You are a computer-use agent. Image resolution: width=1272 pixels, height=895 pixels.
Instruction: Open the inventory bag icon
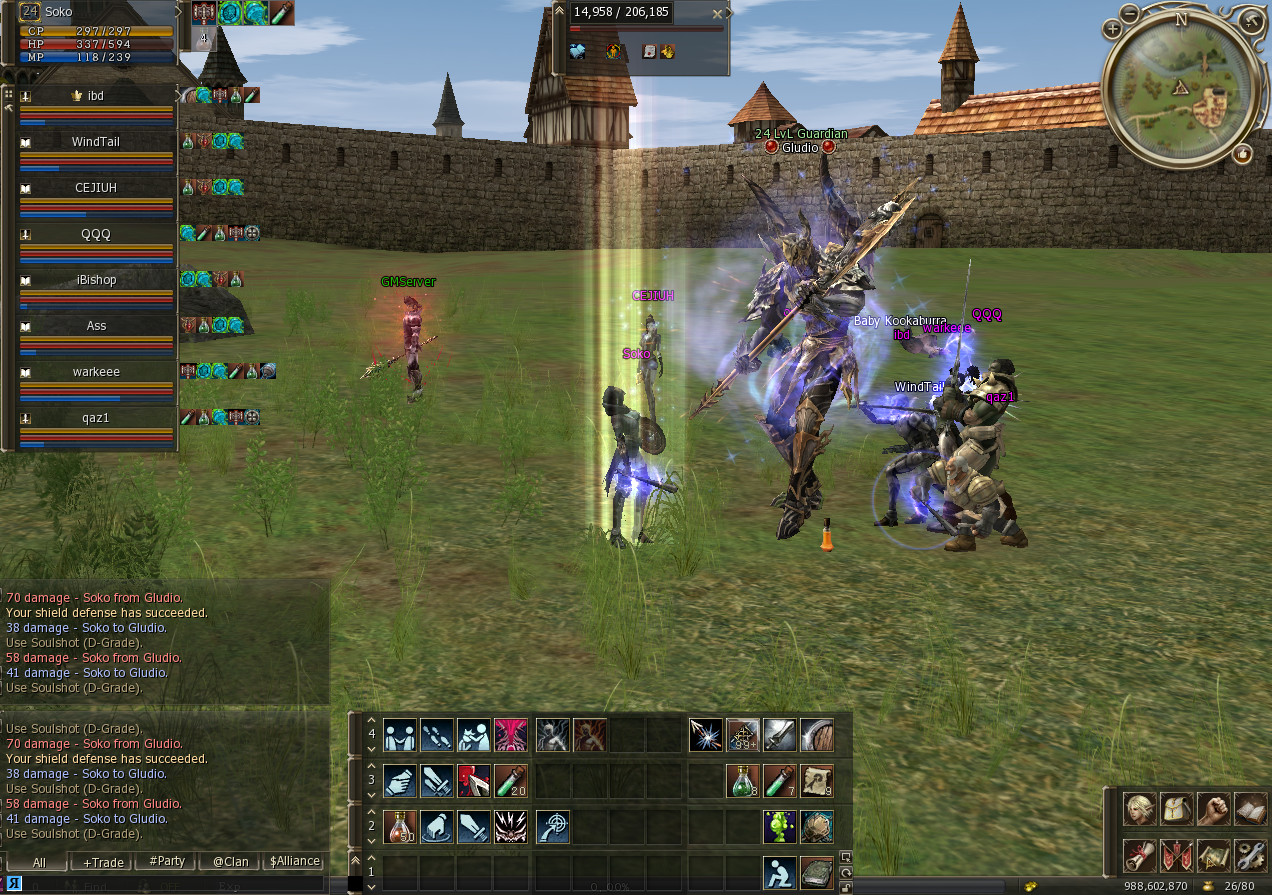[1176, 809]
